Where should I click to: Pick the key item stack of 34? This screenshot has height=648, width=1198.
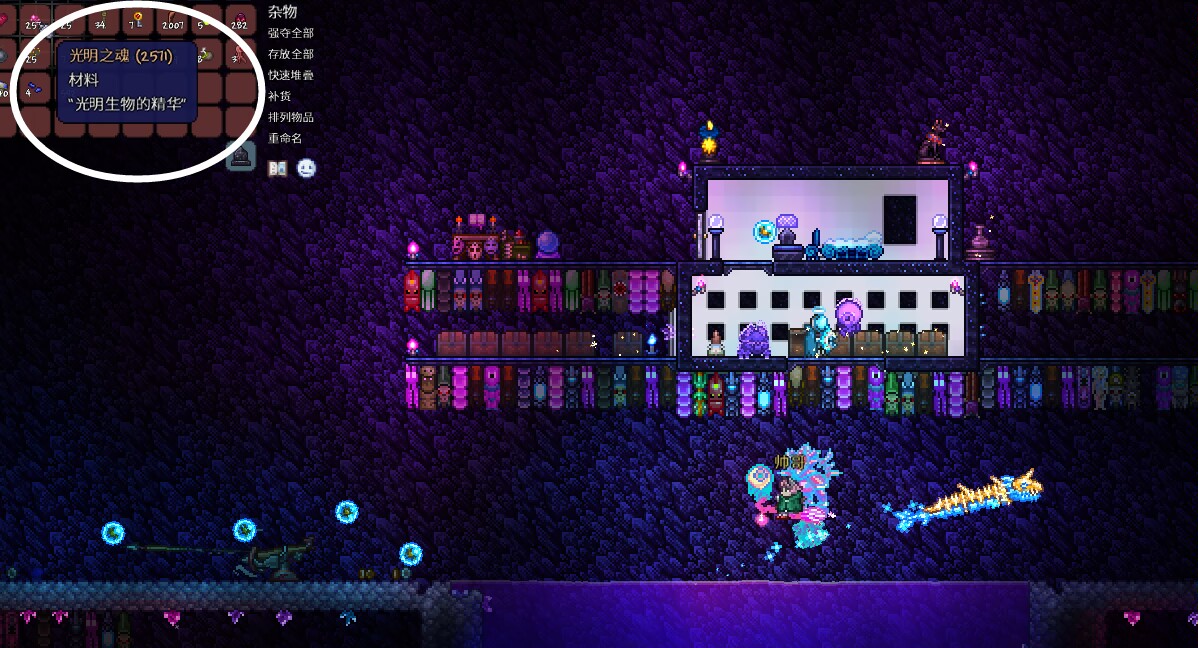(104, 20)
